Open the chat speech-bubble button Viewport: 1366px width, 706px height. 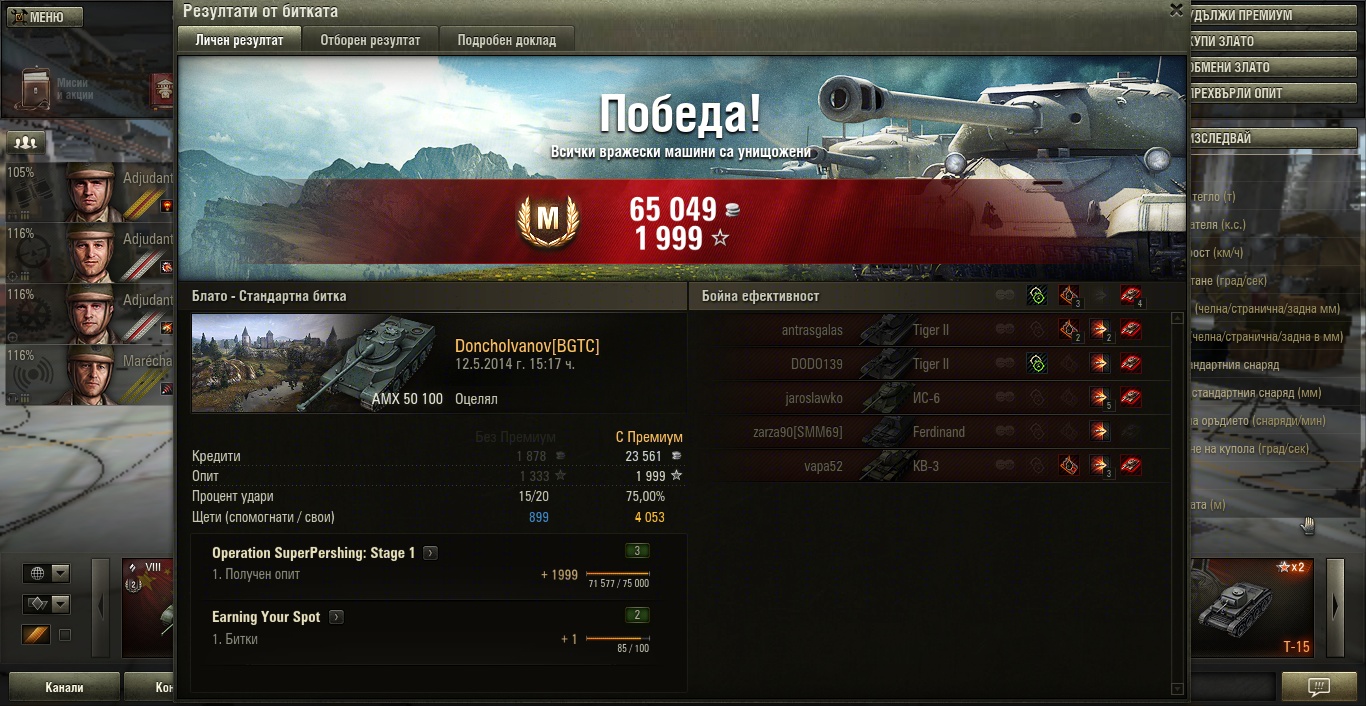(1319, 687)
